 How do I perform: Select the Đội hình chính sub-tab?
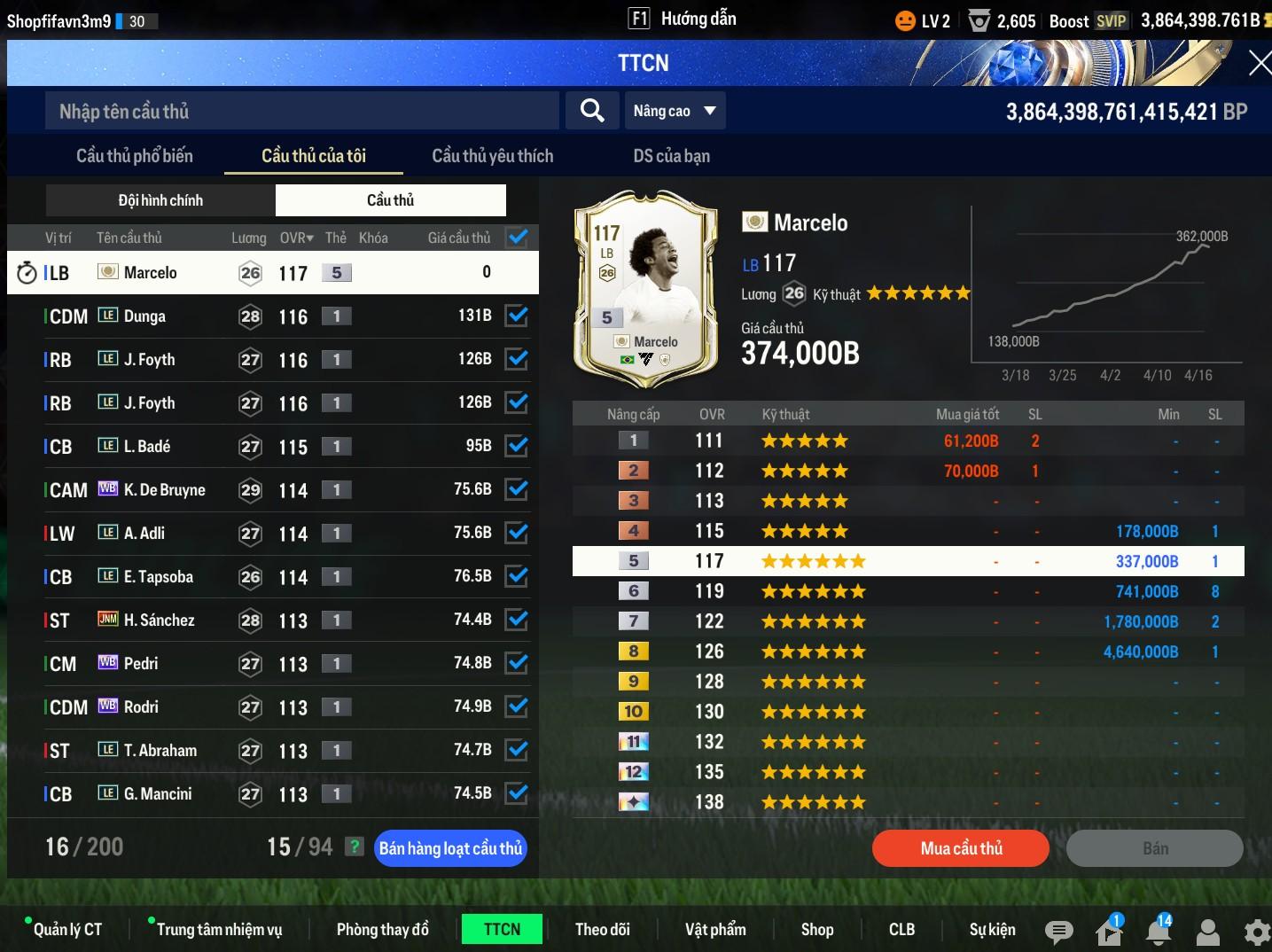[x=160, y=200]
